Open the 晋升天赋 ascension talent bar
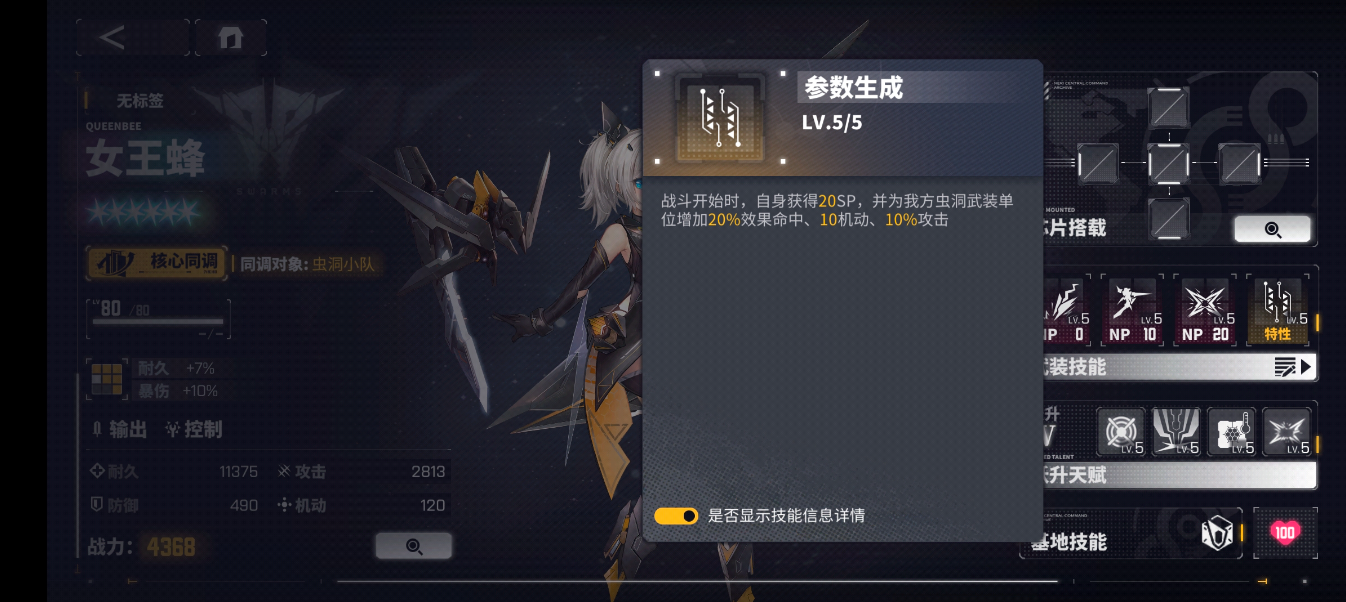 pyautogui.click(x=1175, y=475)
